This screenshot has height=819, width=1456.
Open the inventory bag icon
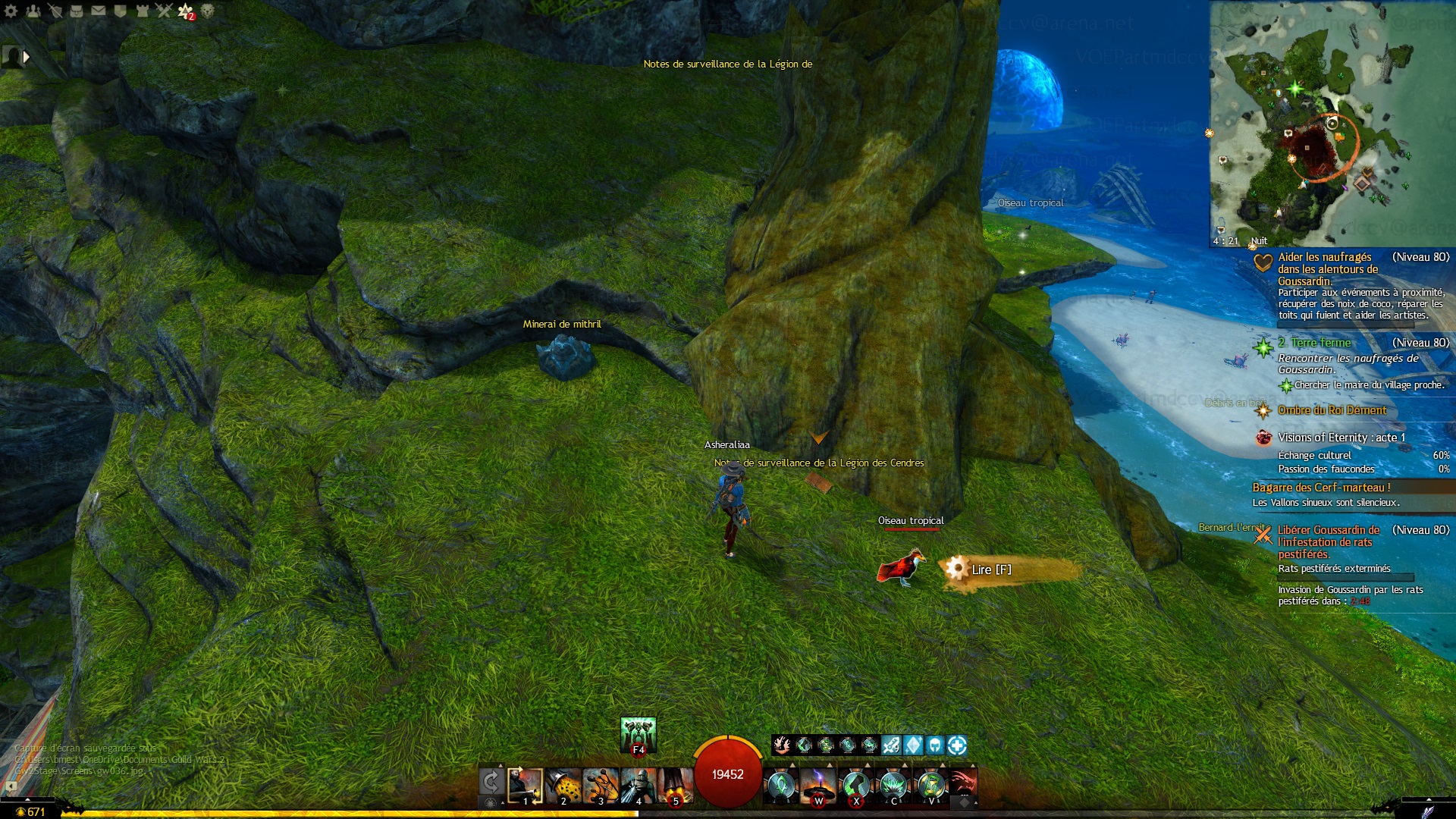(77, 11)
